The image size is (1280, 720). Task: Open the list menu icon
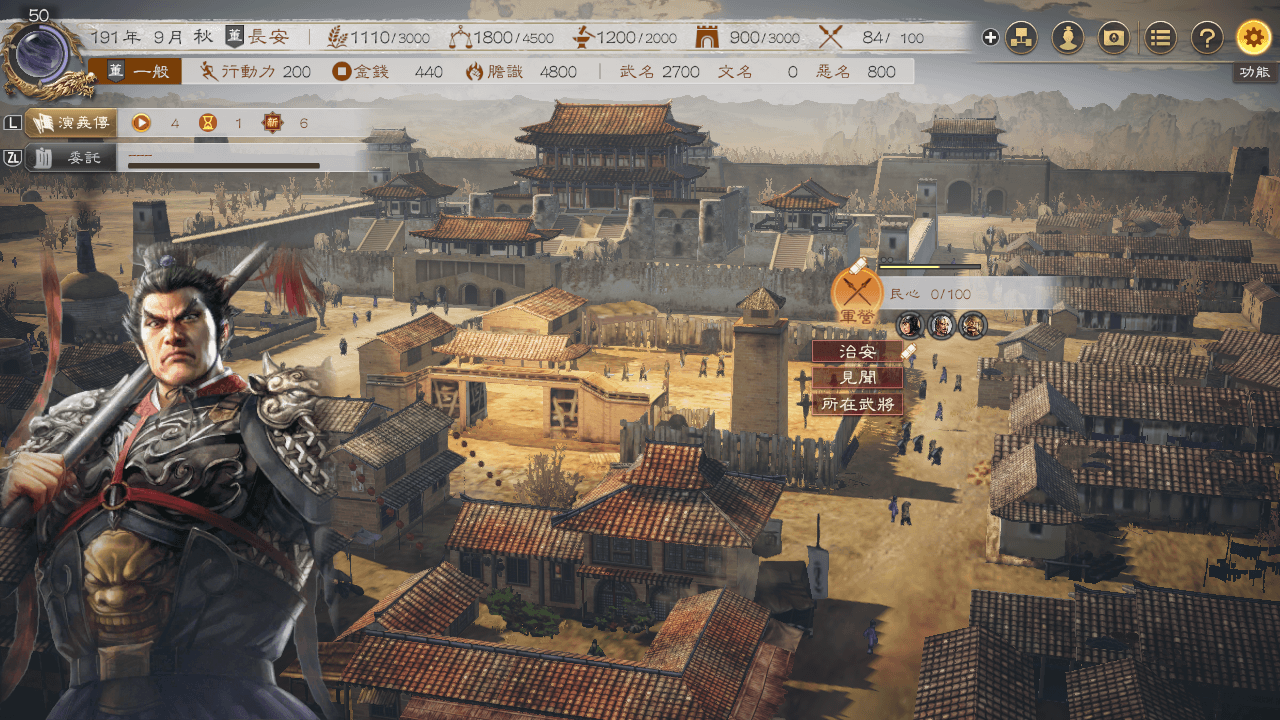point(1160,38)
